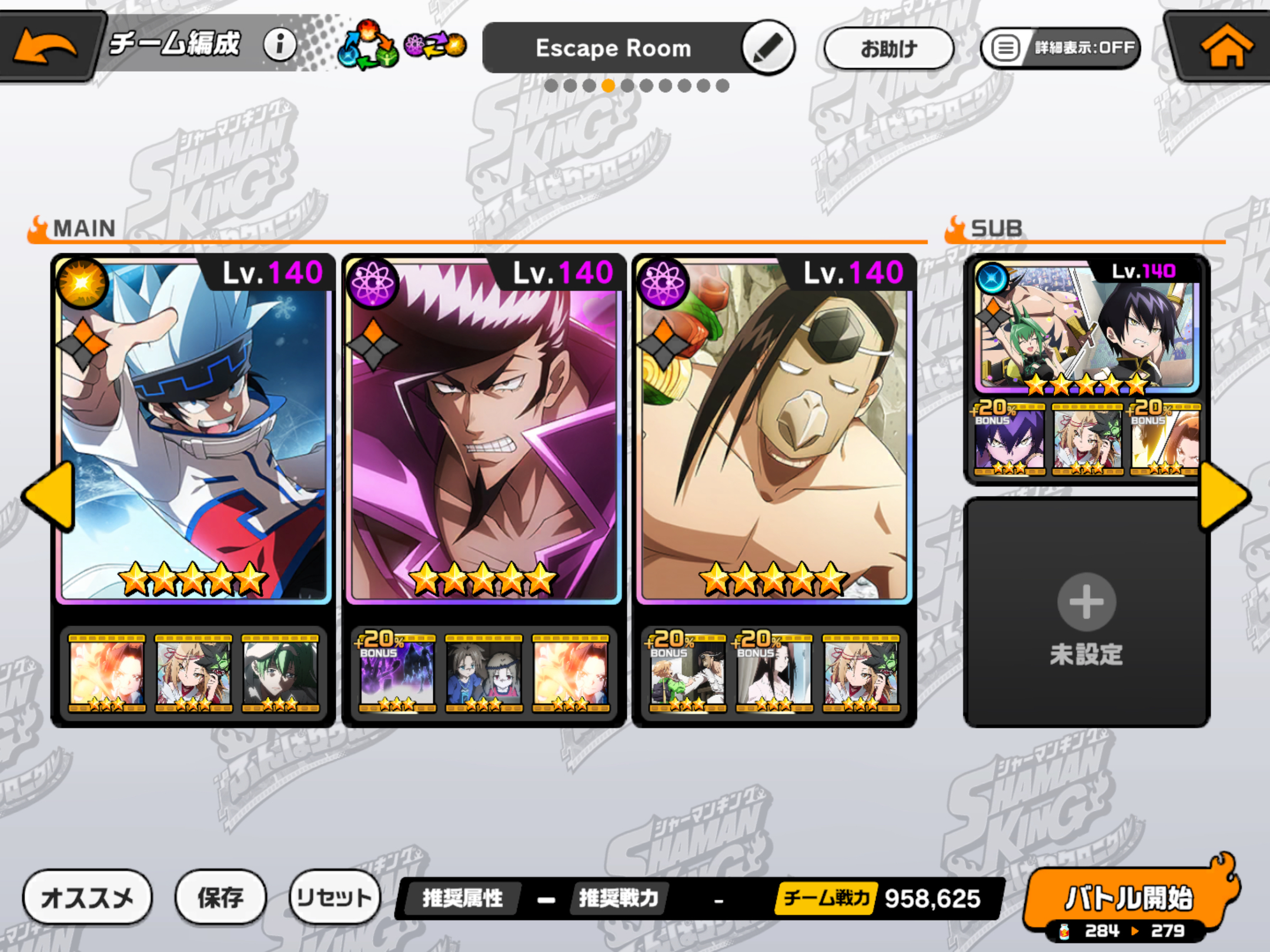1270x952 pixels.
Task: Go back with the orange arrow button
Action: click(x=46, y=46)
